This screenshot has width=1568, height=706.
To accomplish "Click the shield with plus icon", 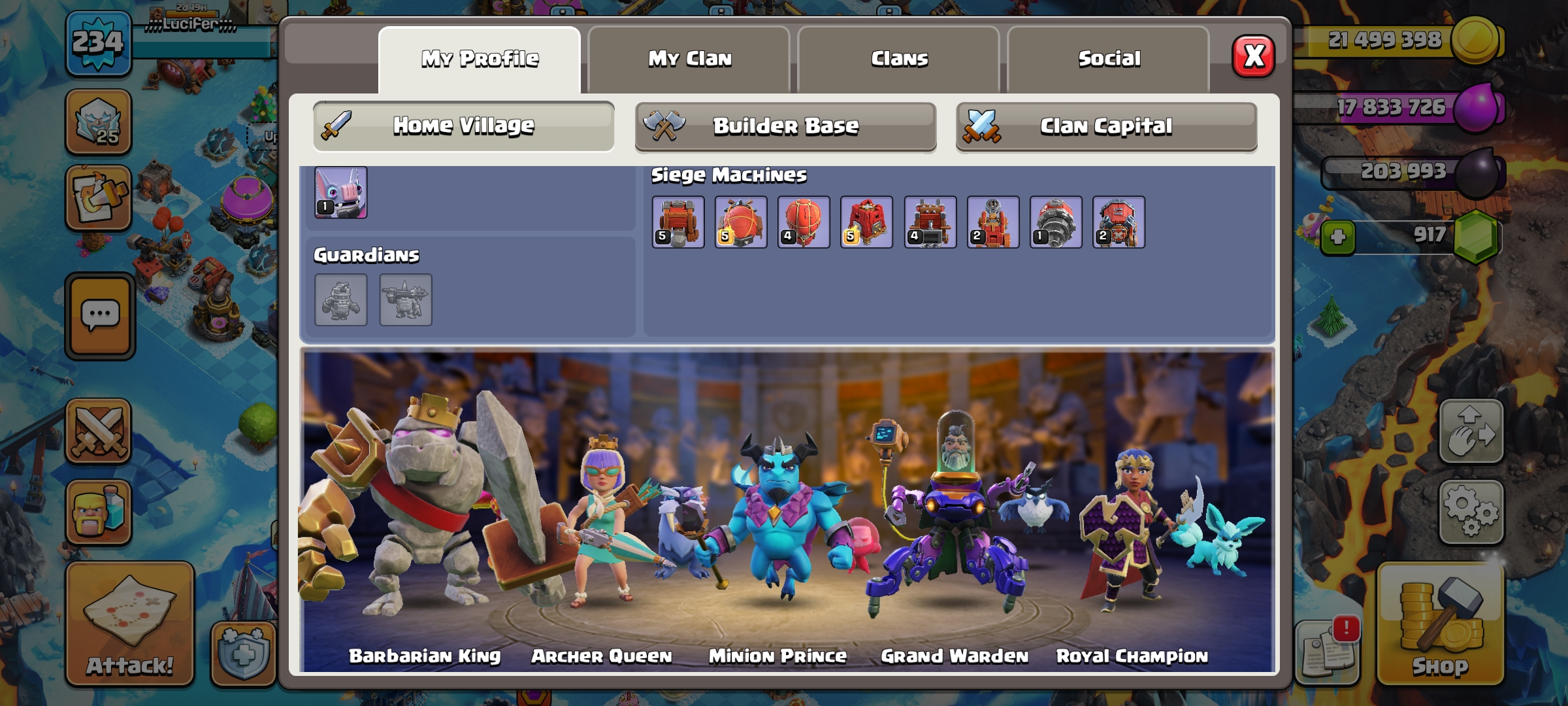I will click(x=244, y=653).
